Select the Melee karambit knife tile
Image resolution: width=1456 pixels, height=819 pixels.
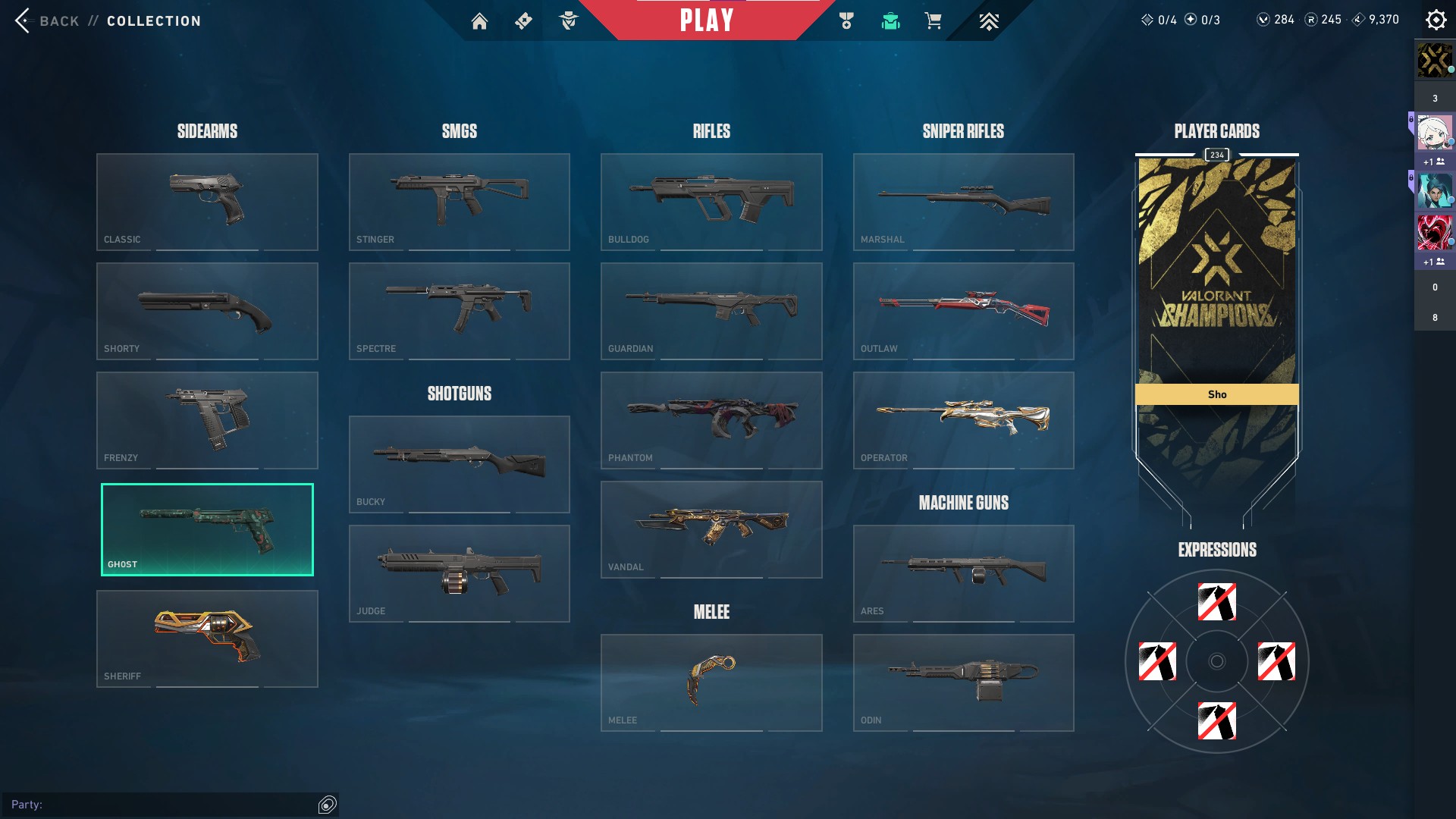711,682
